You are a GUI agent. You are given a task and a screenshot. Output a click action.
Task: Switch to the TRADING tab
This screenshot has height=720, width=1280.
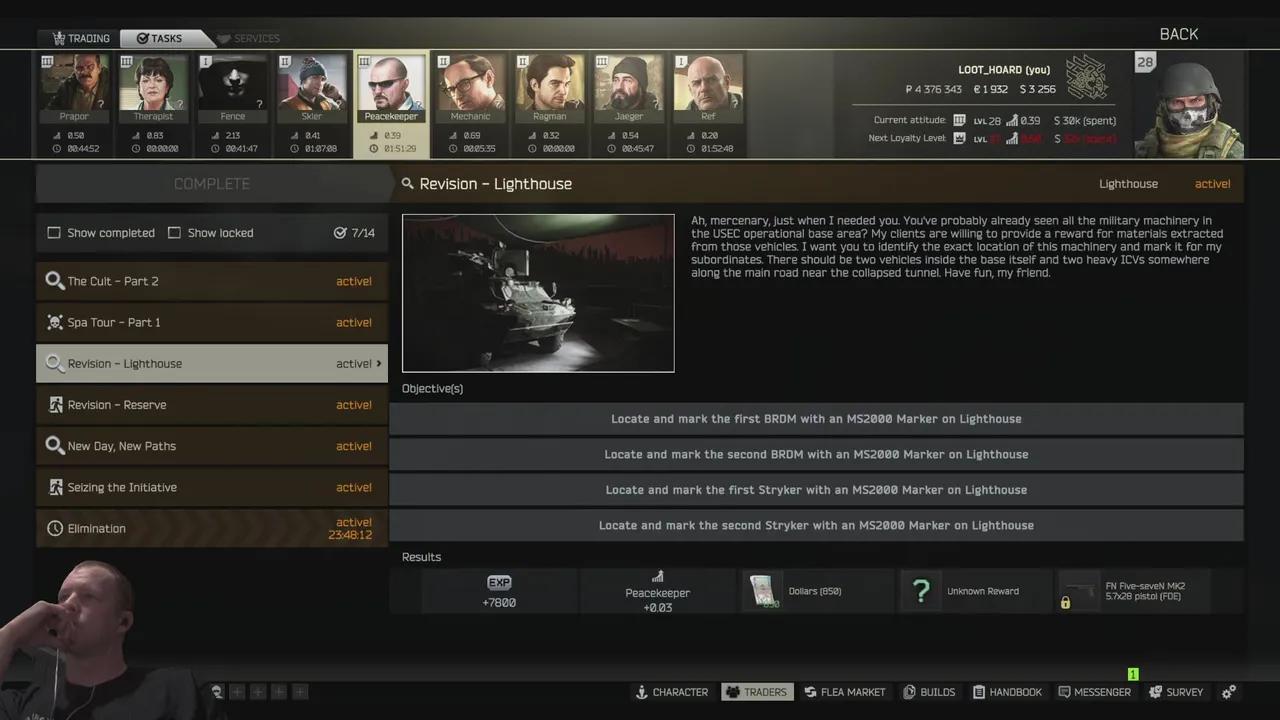[x=79, y=38]
